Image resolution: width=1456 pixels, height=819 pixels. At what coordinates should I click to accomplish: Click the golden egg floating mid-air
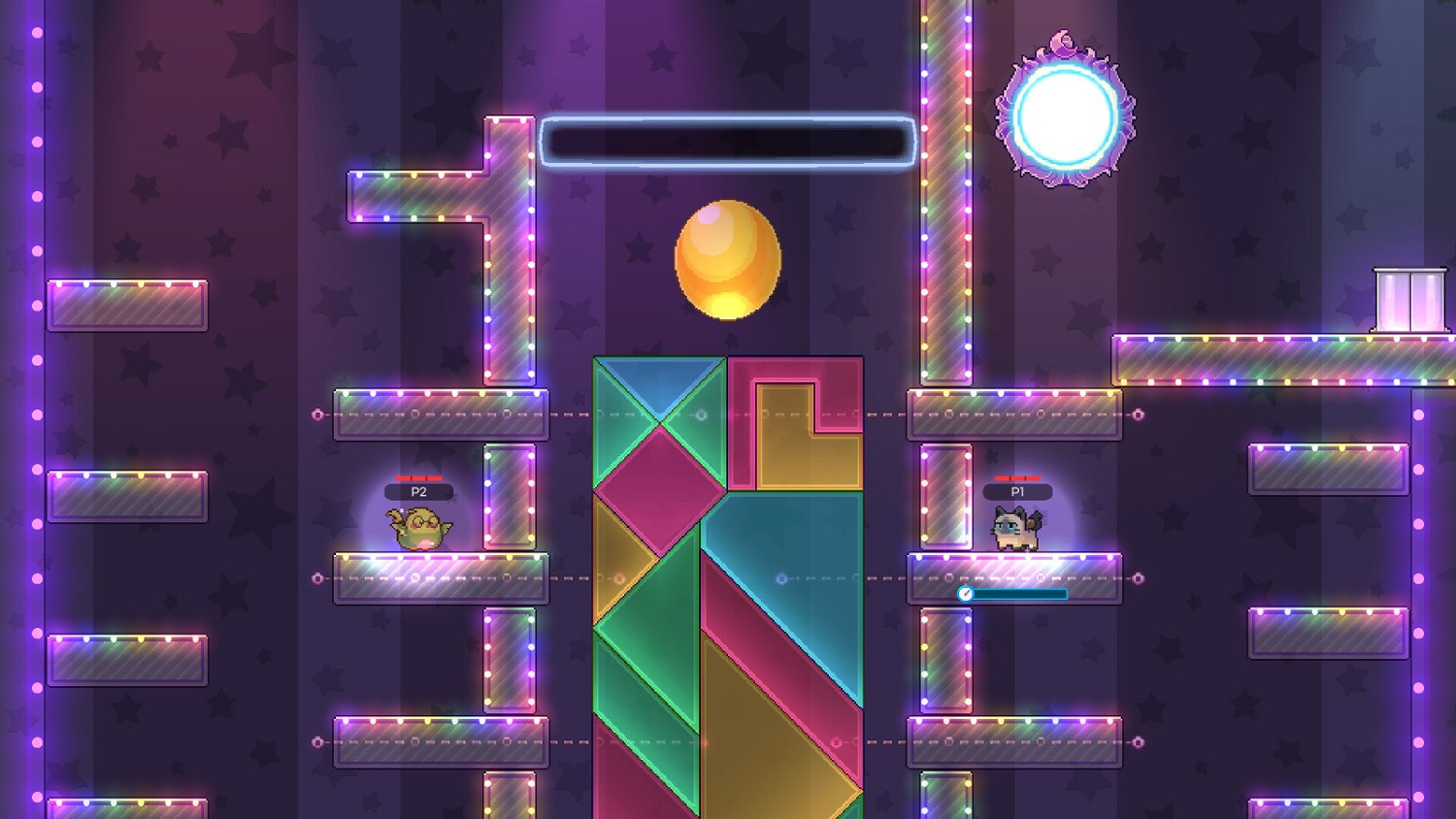click(x=728, y=259)
